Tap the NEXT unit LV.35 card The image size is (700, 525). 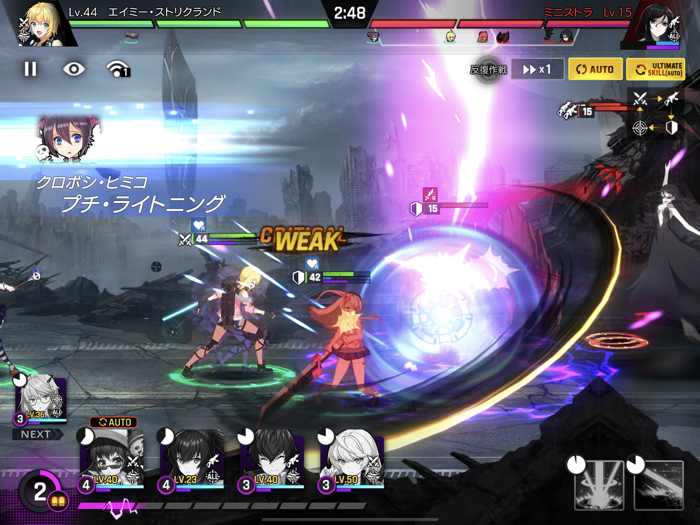pos(40,403)
